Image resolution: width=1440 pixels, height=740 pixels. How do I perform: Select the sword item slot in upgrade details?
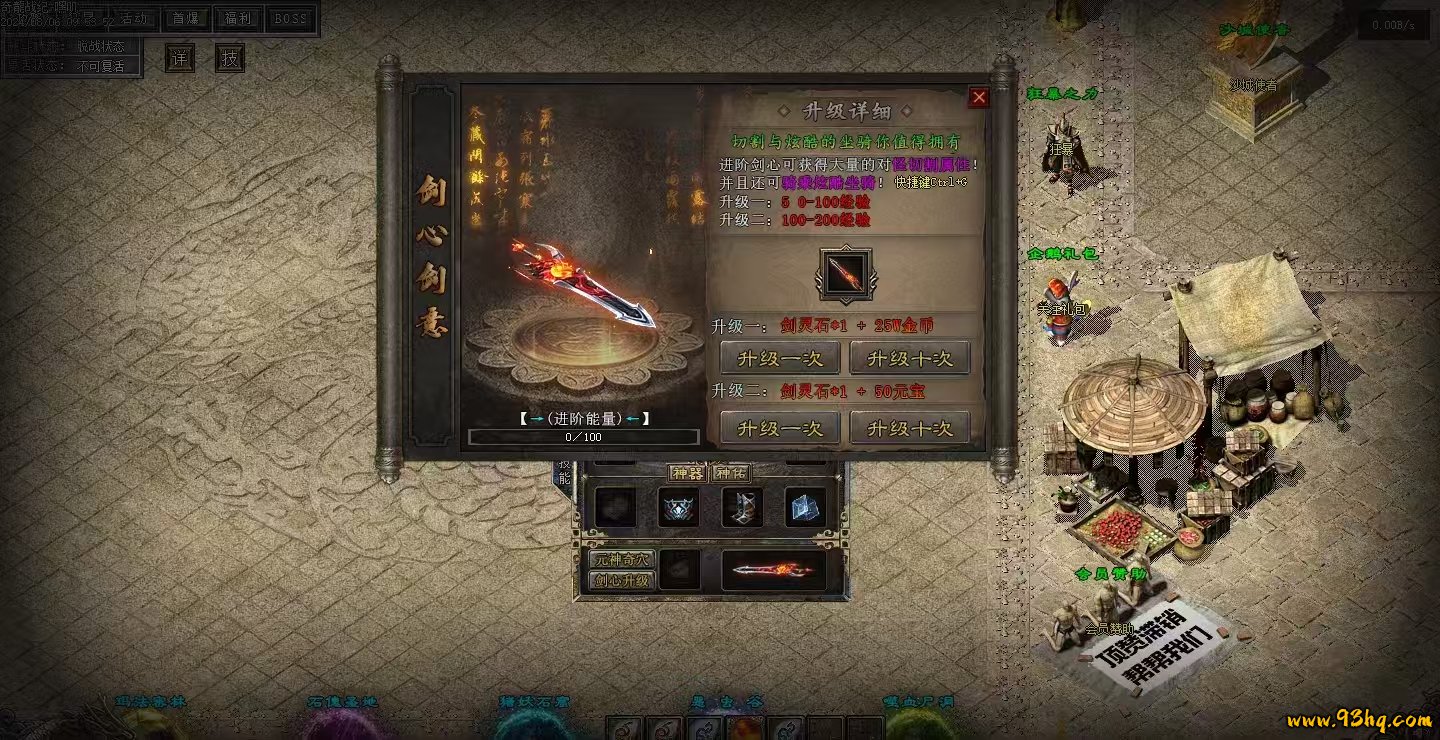coord(845,273)
